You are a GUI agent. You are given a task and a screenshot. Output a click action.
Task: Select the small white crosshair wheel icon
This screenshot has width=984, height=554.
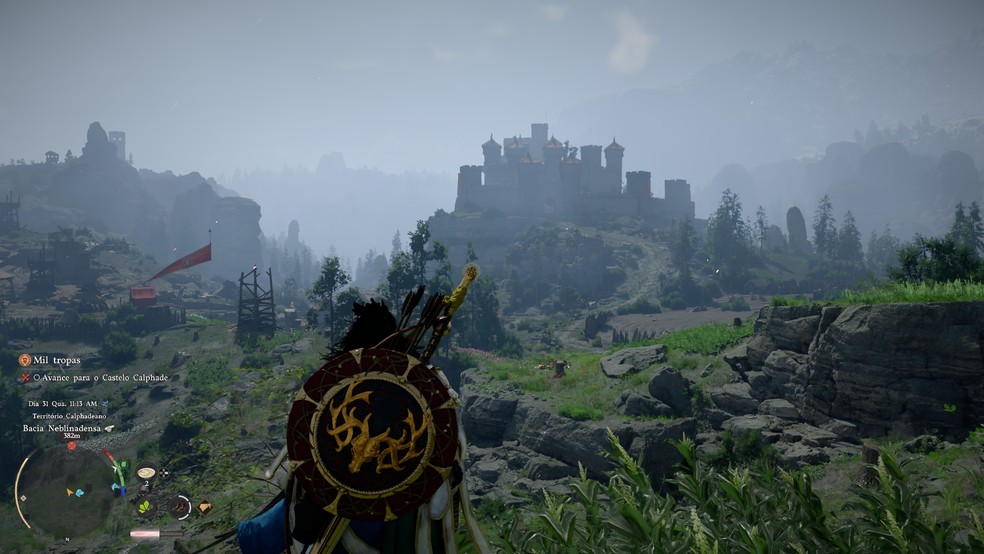pos(164,472)
